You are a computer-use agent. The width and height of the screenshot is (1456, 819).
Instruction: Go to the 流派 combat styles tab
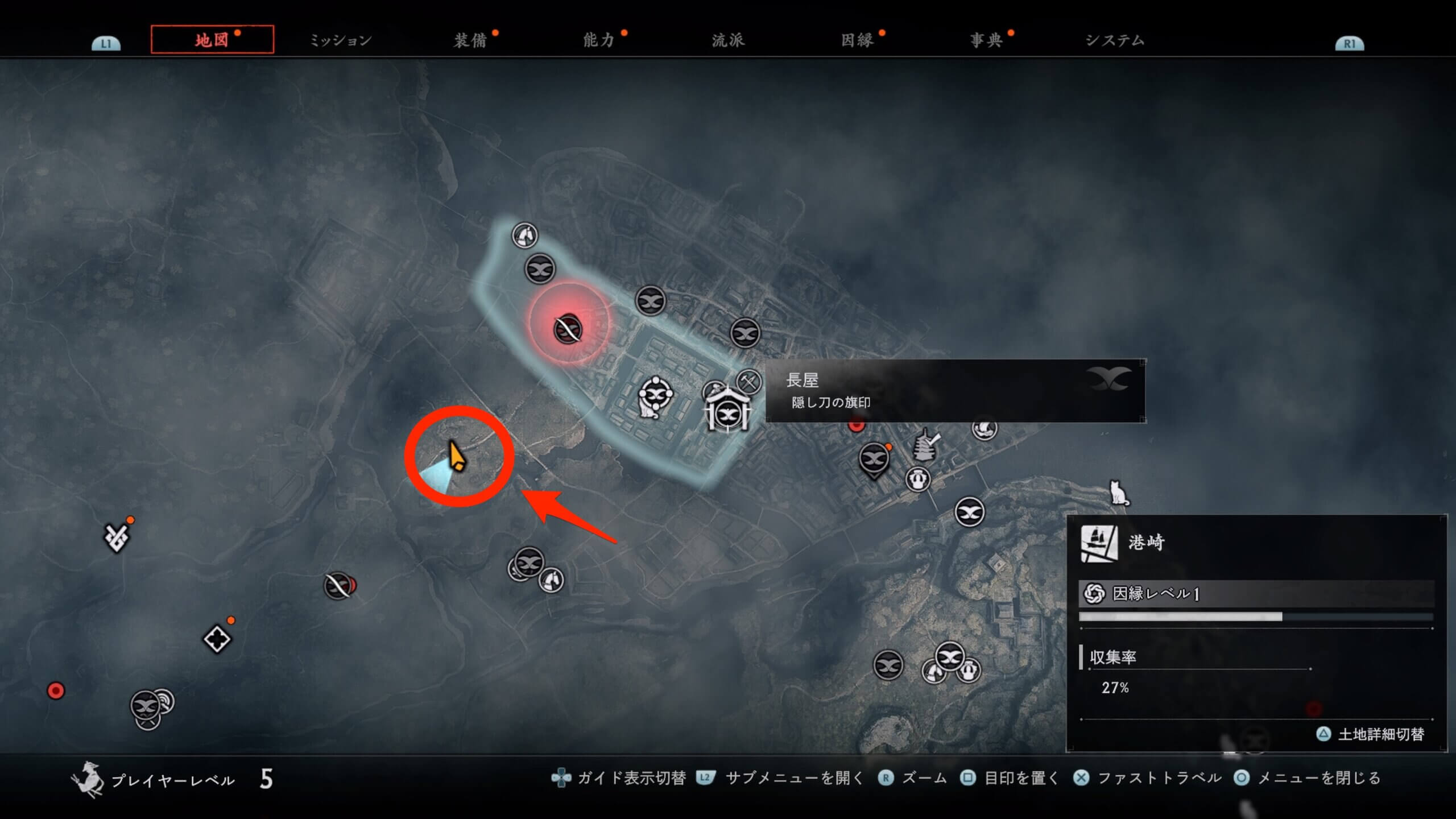pyautogui.click(x=728, y=40)
